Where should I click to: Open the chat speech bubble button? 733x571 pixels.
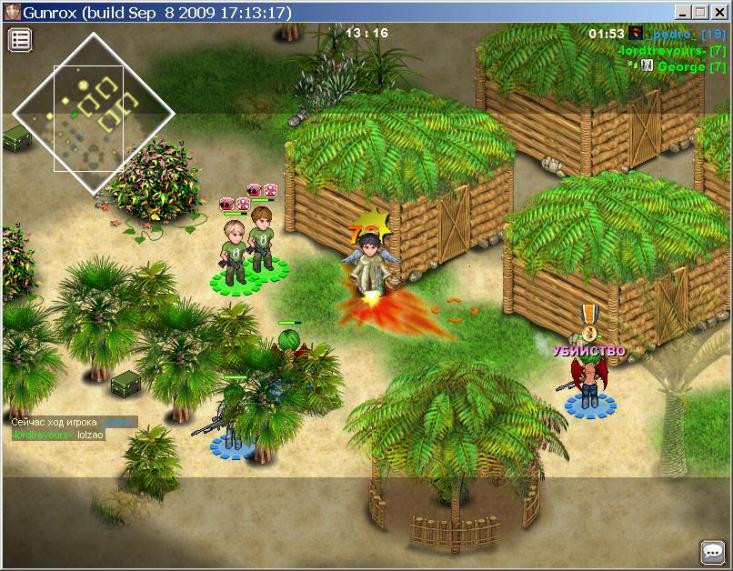tap(712, 551)
